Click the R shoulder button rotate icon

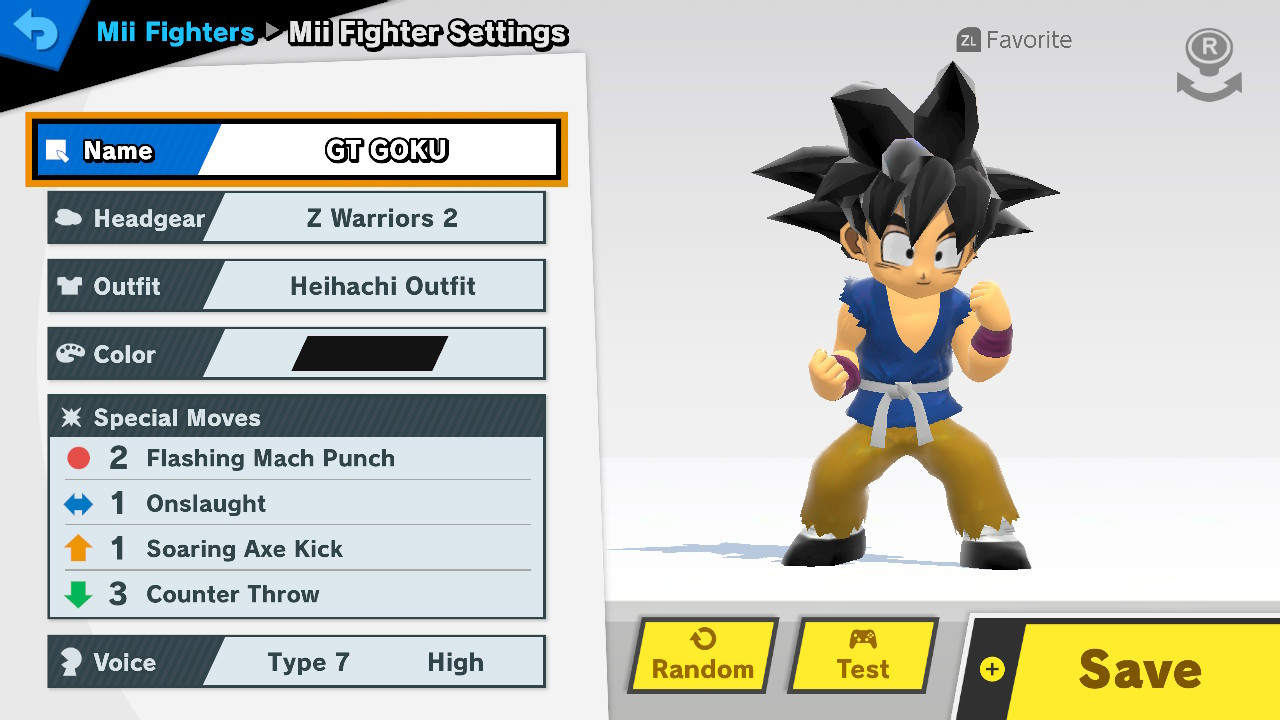tap(1207, 62)
